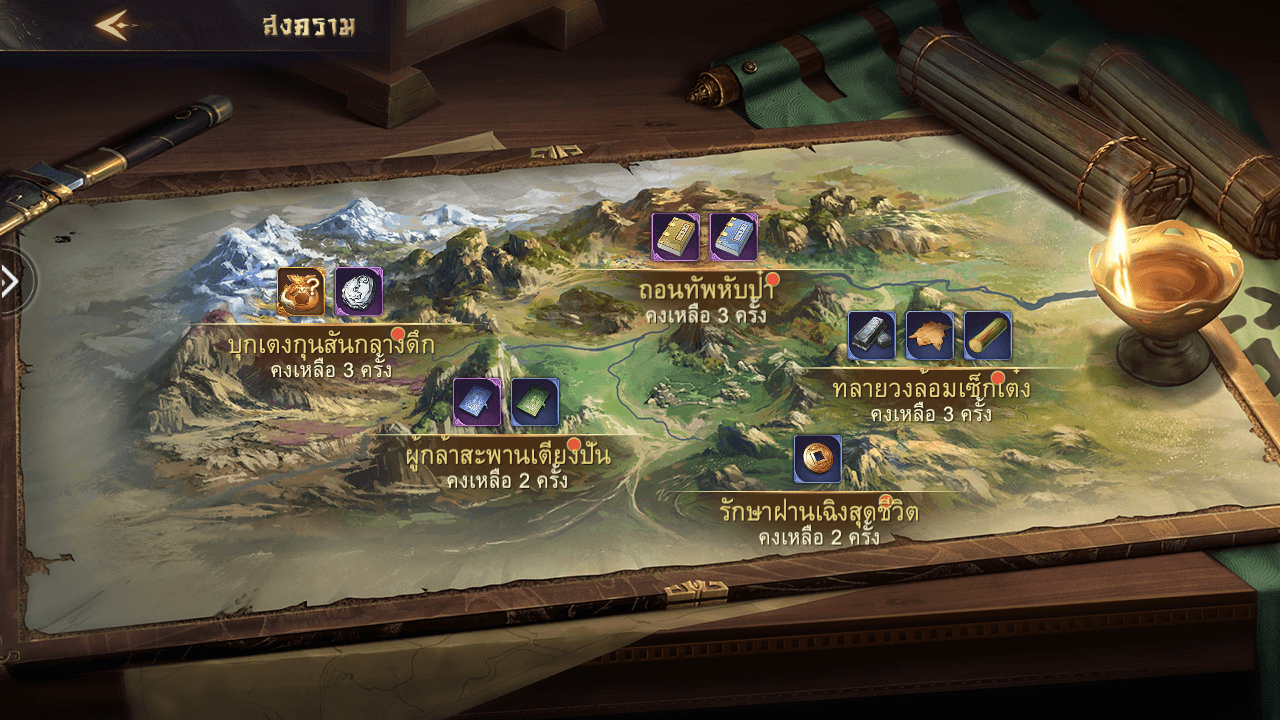This screenshot has height=720, width=1280.
Task: Inspect the blue scroll page reward
Action: tap(477, 402)
